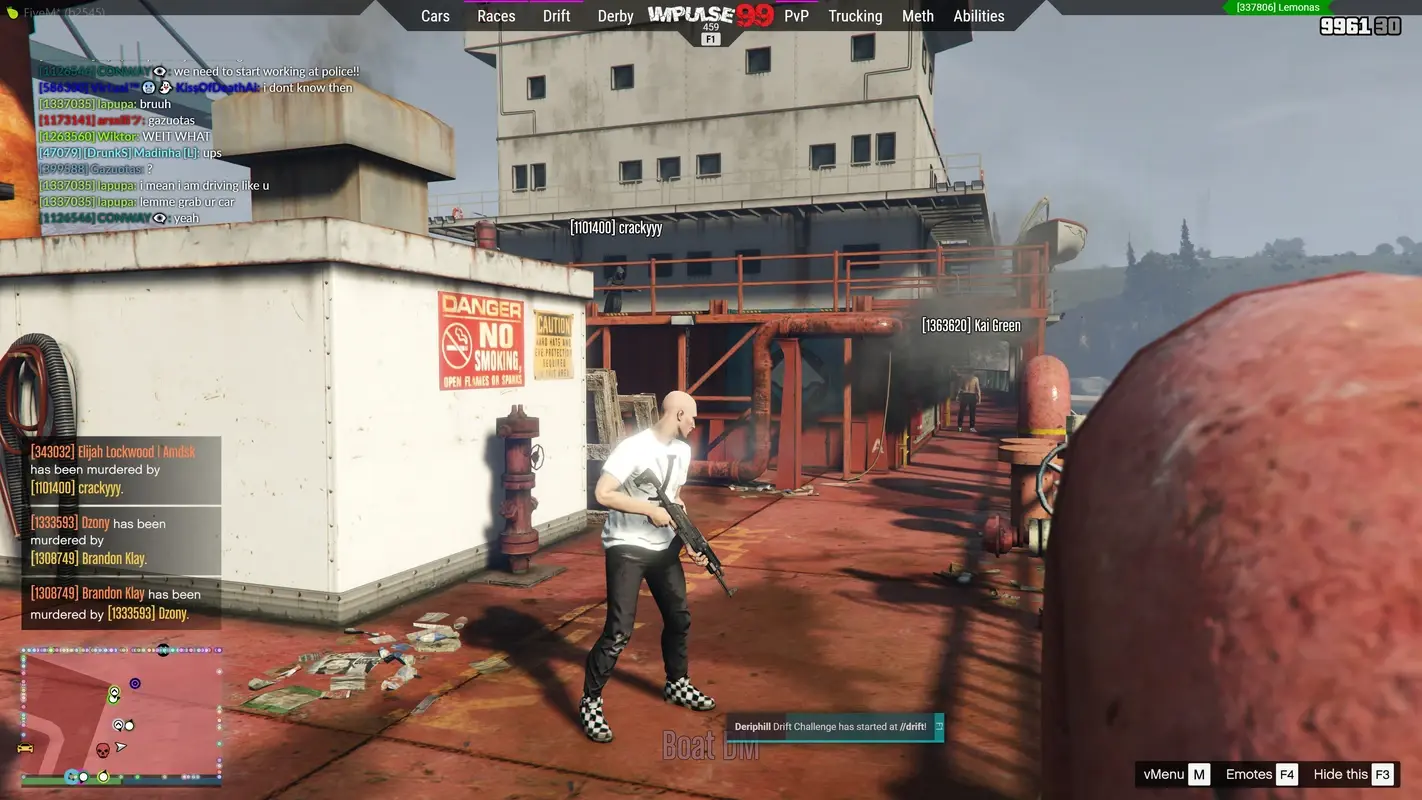Image resolution: width=1422 pixels, height=800 pixels.
Task: Click the vMenu button
Action: pyautogui.click(x=1166, y=774)
